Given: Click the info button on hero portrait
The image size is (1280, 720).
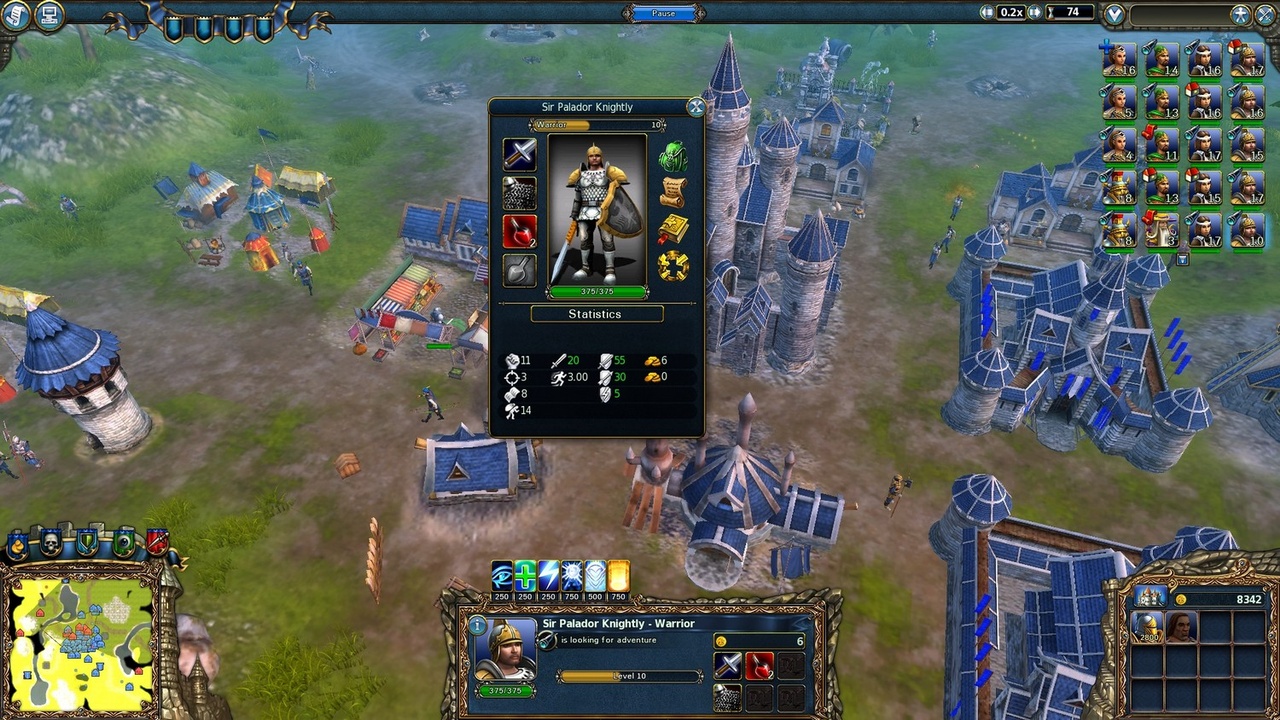Looking at the screenshot, I should point(477,625).
